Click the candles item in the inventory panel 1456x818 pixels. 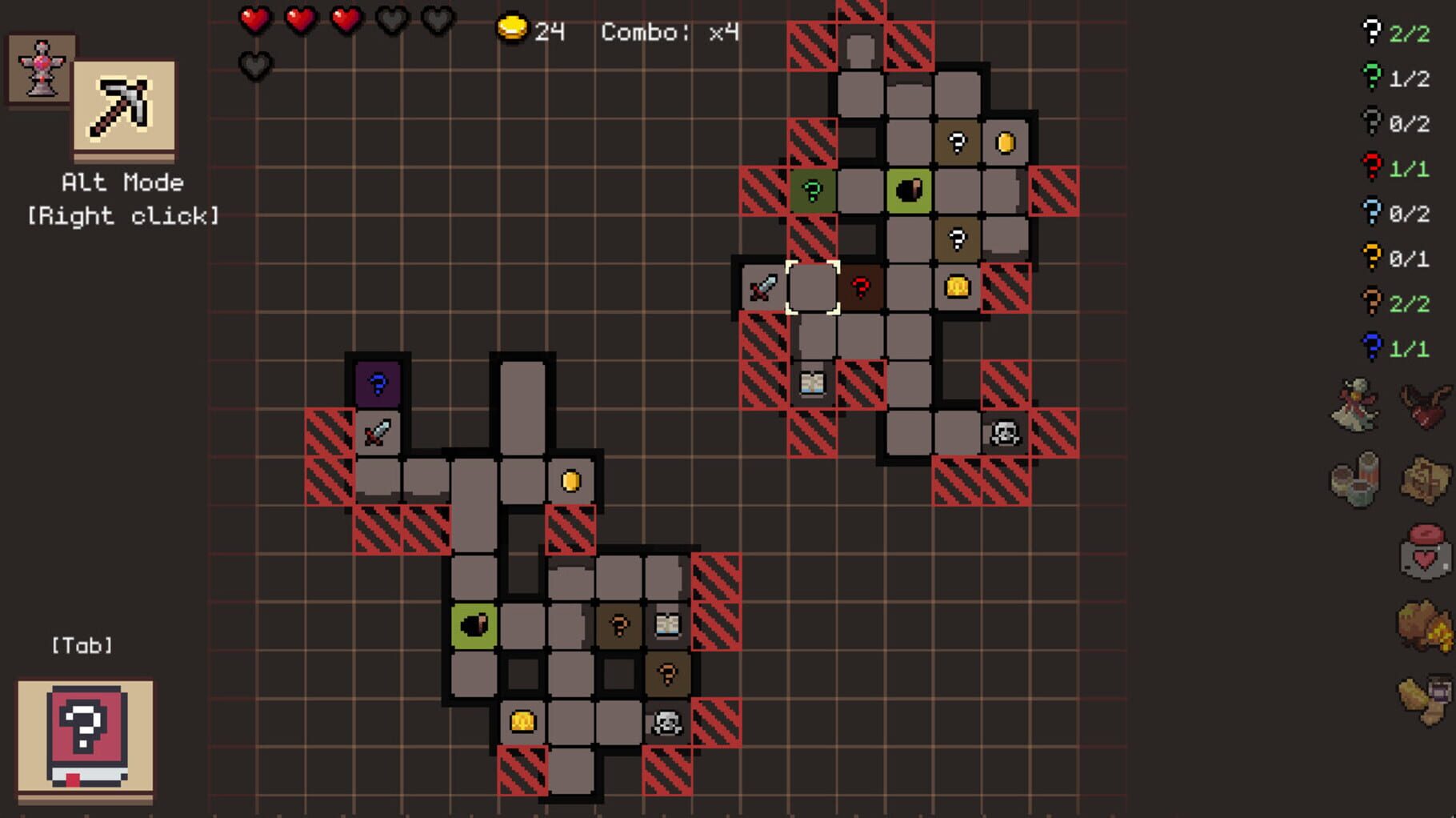1356,480
